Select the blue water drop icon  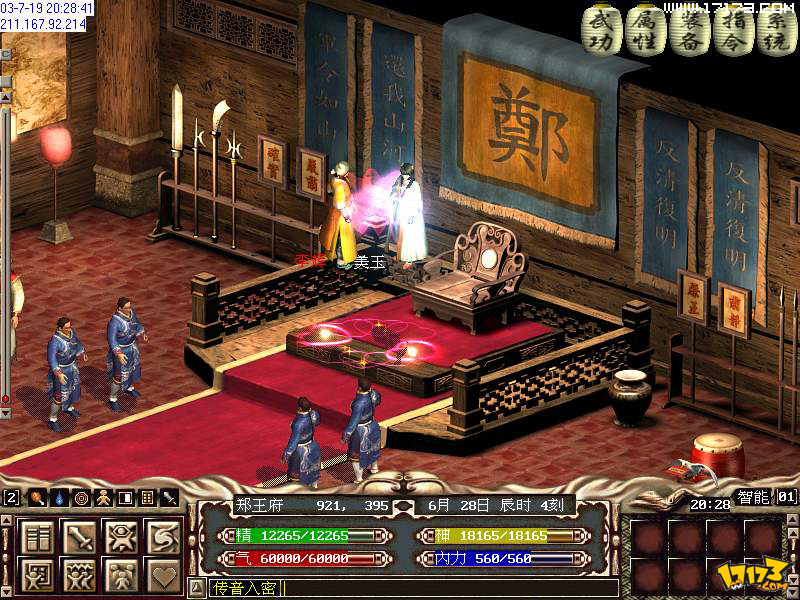click(x=59, y=497)
